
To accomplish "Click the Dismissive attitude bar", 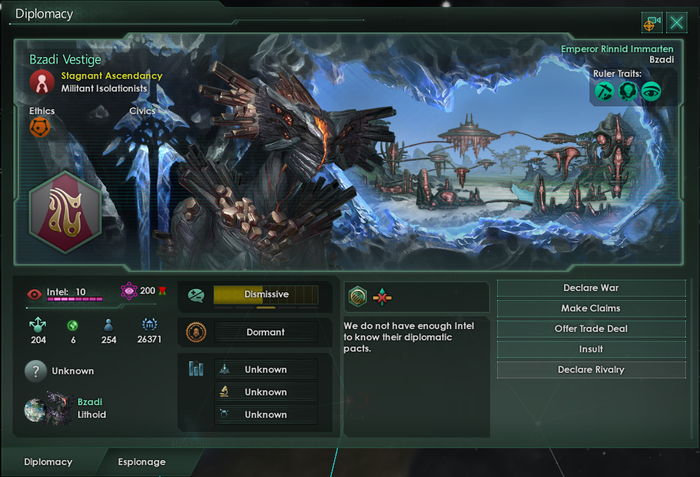I will pos(265,294).
